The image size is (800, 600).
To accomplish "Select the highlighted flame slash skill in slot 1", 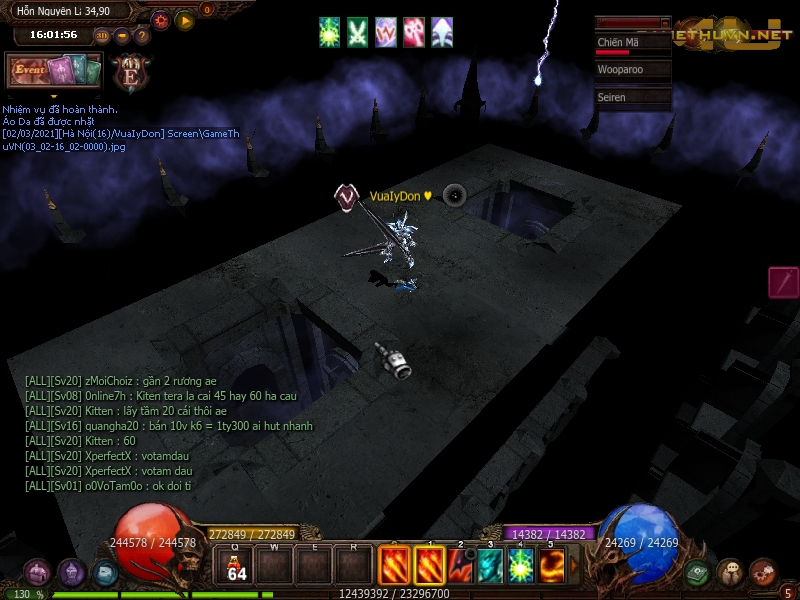I will (x=429, y=566).
